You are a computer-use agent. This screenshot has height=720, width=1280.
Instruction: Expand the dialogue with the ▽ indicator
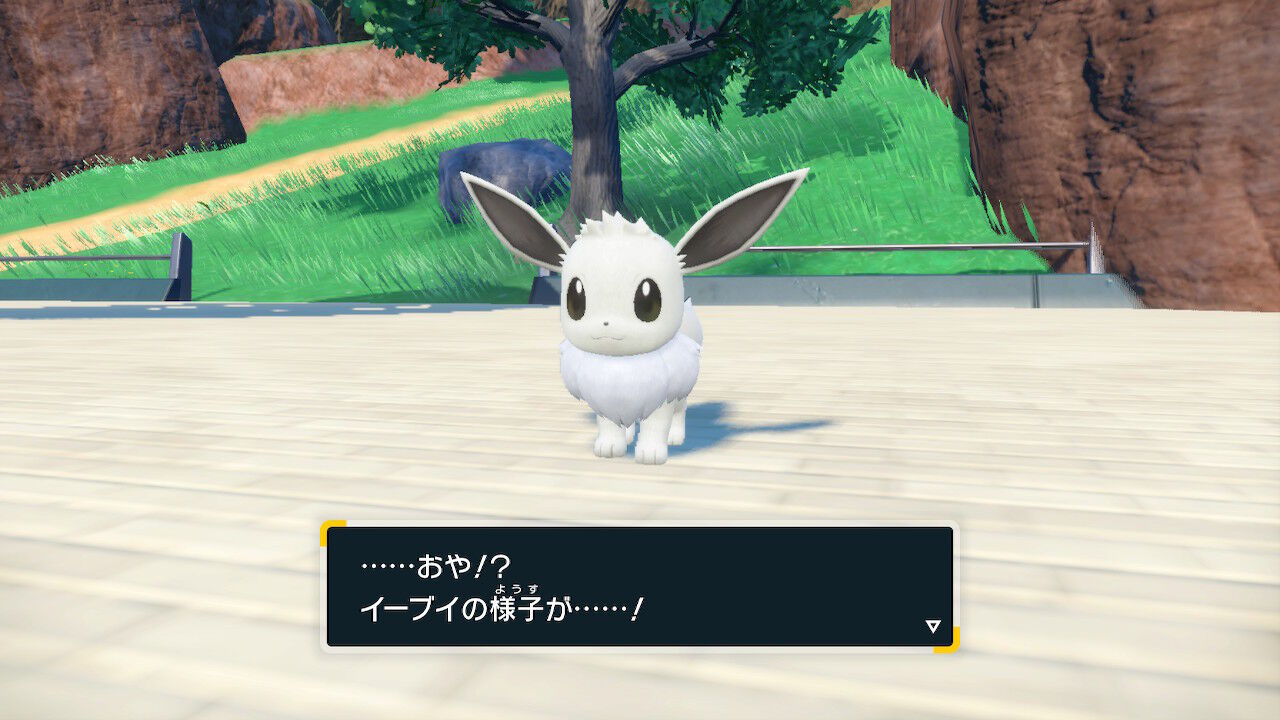[932, 625]
